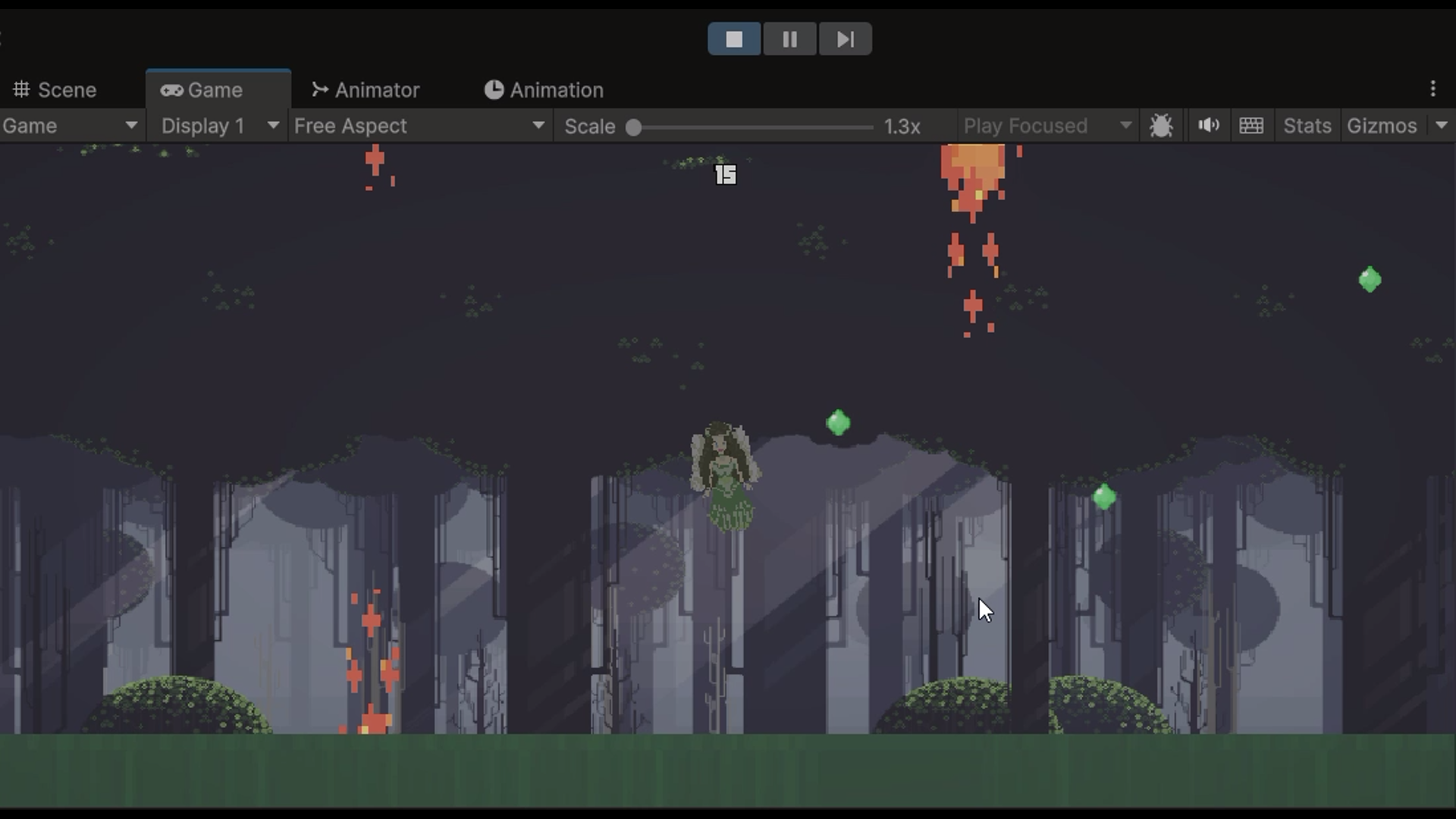1456x819 pixels.
Task: Open the Display 1 dropdown
Action: click(x=218, y=126)
